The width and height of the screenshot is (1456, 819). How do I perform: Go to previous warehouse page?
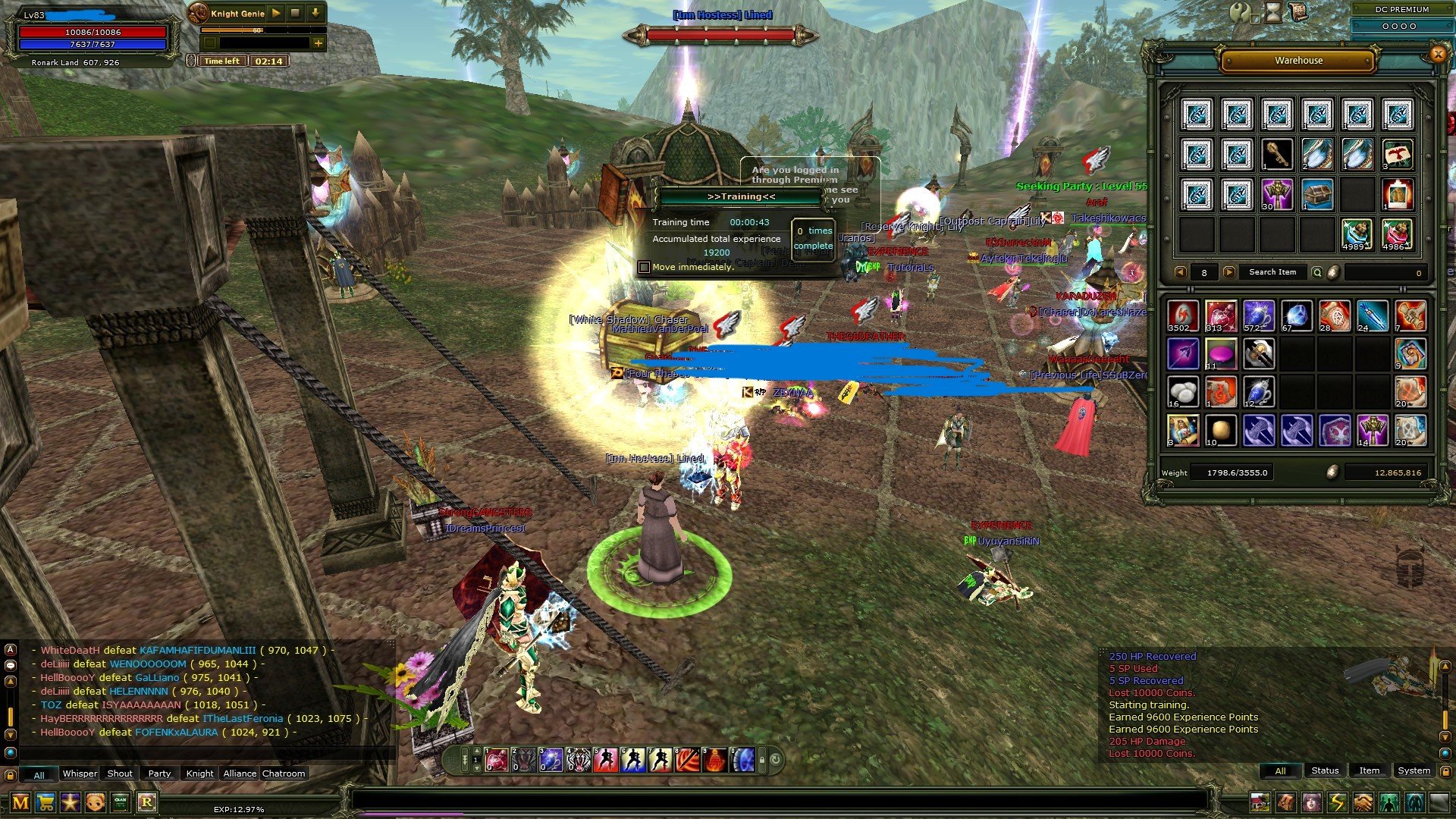[x=1180, y=272]
